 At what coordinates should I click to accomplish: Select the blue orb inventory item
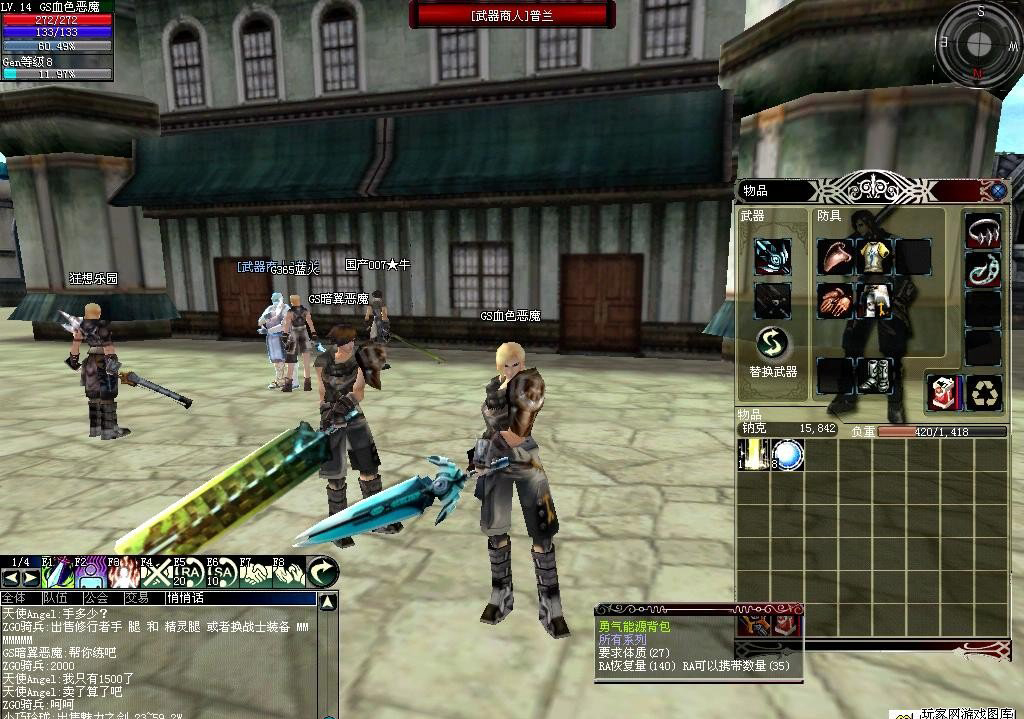(788, 456)
